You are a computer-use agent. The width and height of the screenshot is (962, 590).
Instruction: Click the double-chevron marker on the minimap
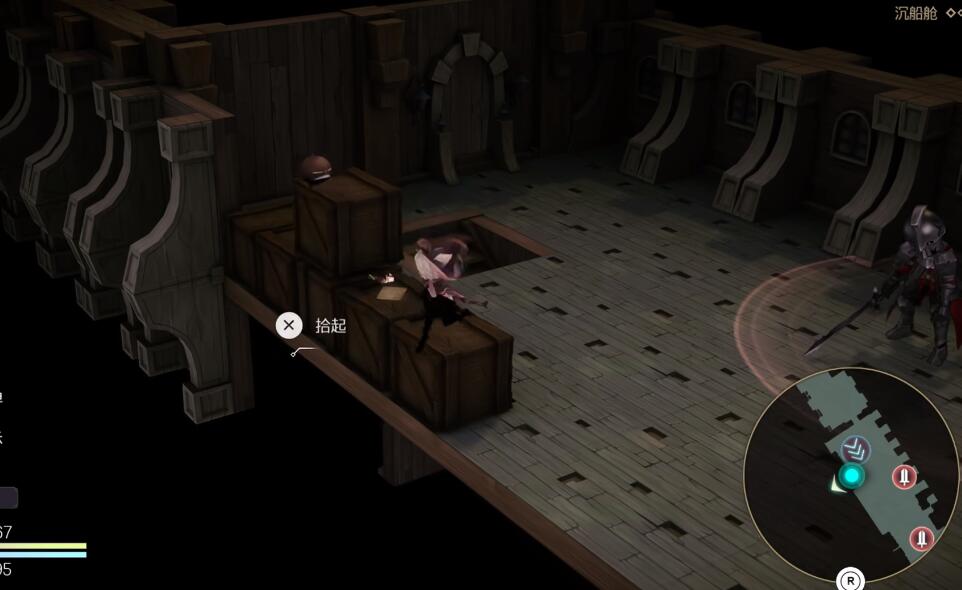[855, 449]
